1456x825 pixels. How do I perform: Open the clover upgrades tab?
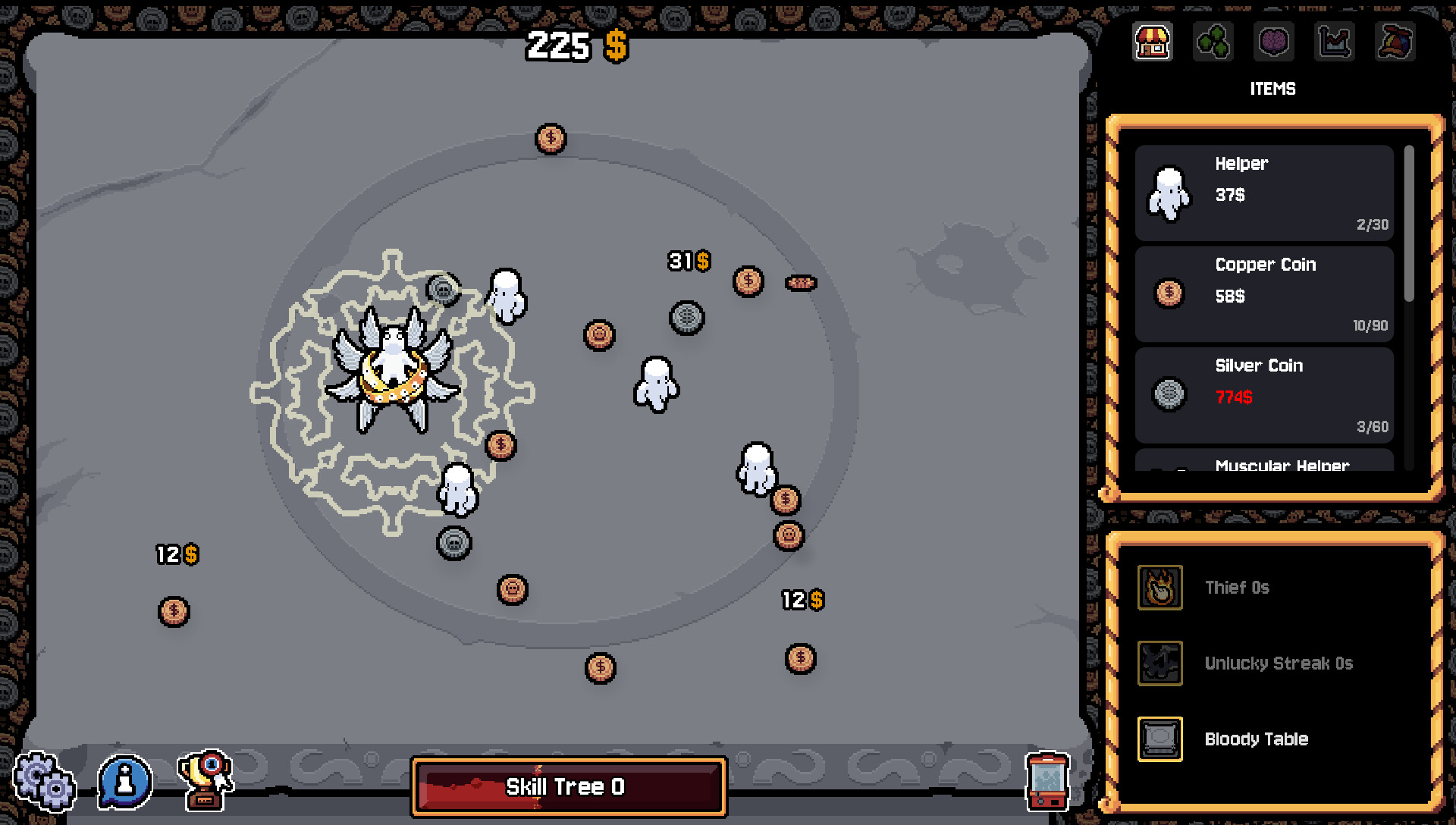(x=1213, y=42)
